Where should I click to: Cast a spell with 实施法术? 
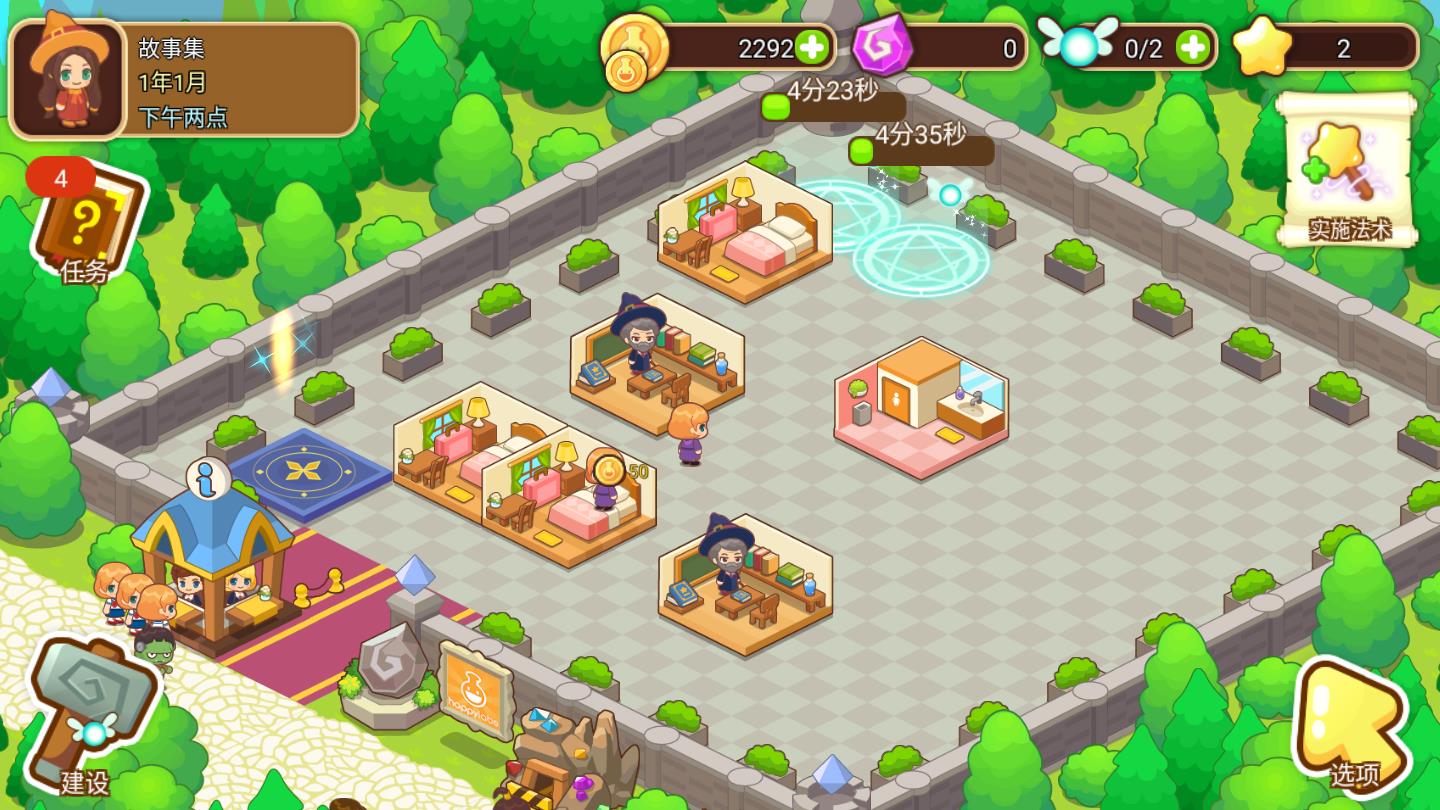coord(1349,170)
